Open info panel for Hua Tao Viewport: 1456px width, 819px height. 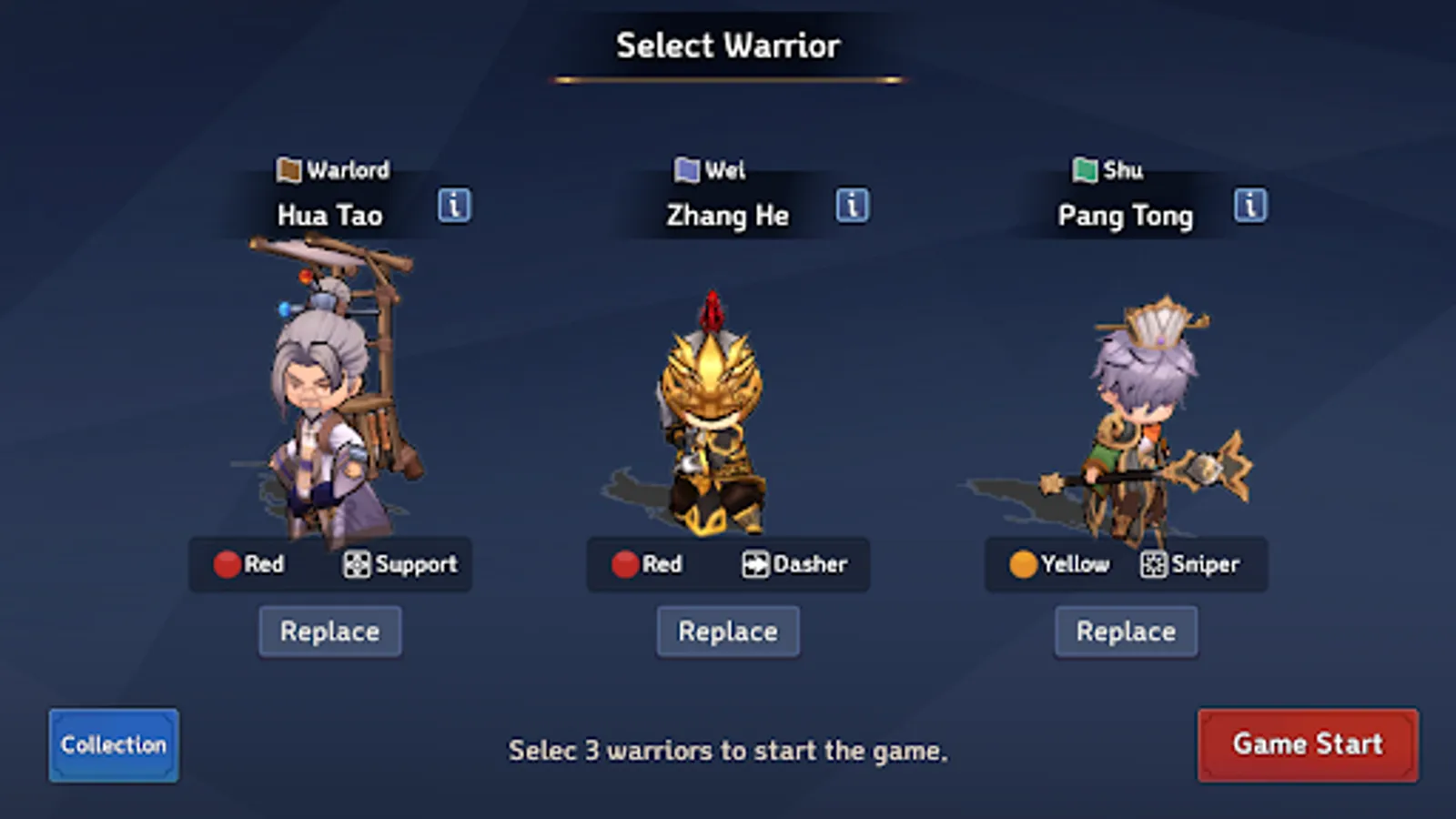tap(453, 206)
